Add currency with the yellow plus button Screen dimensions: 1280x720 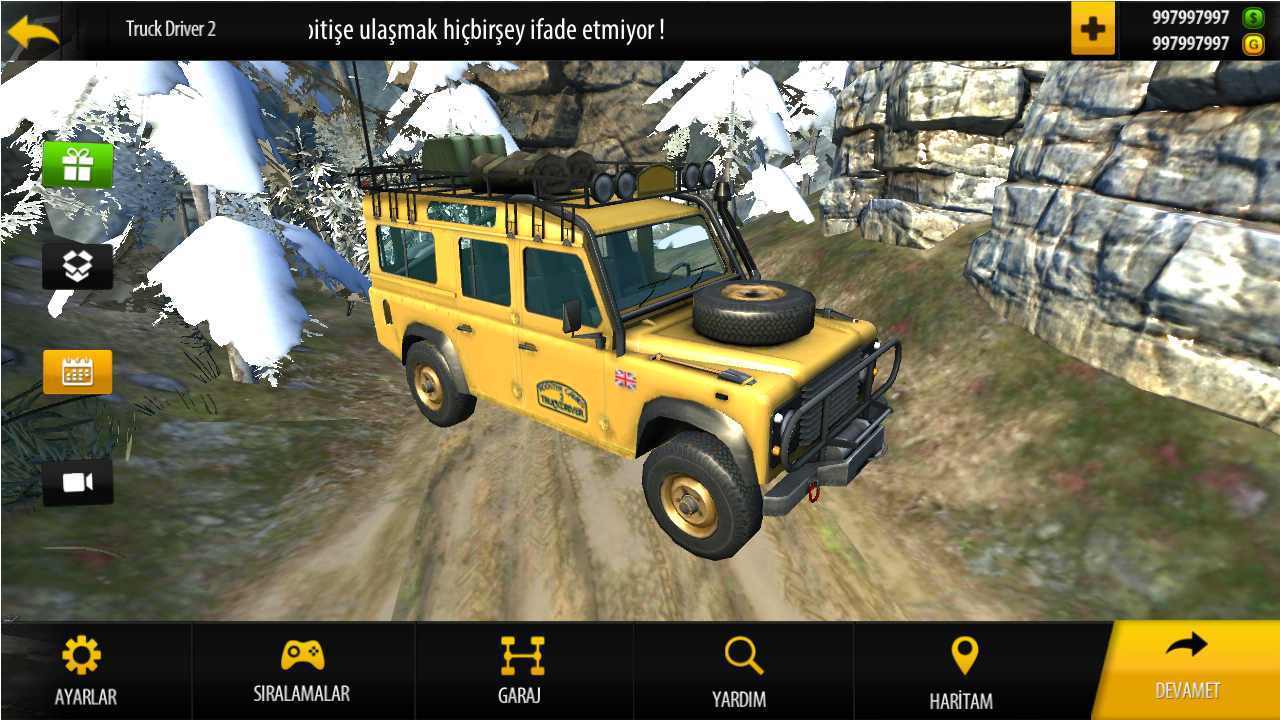tap(1092, 29)
